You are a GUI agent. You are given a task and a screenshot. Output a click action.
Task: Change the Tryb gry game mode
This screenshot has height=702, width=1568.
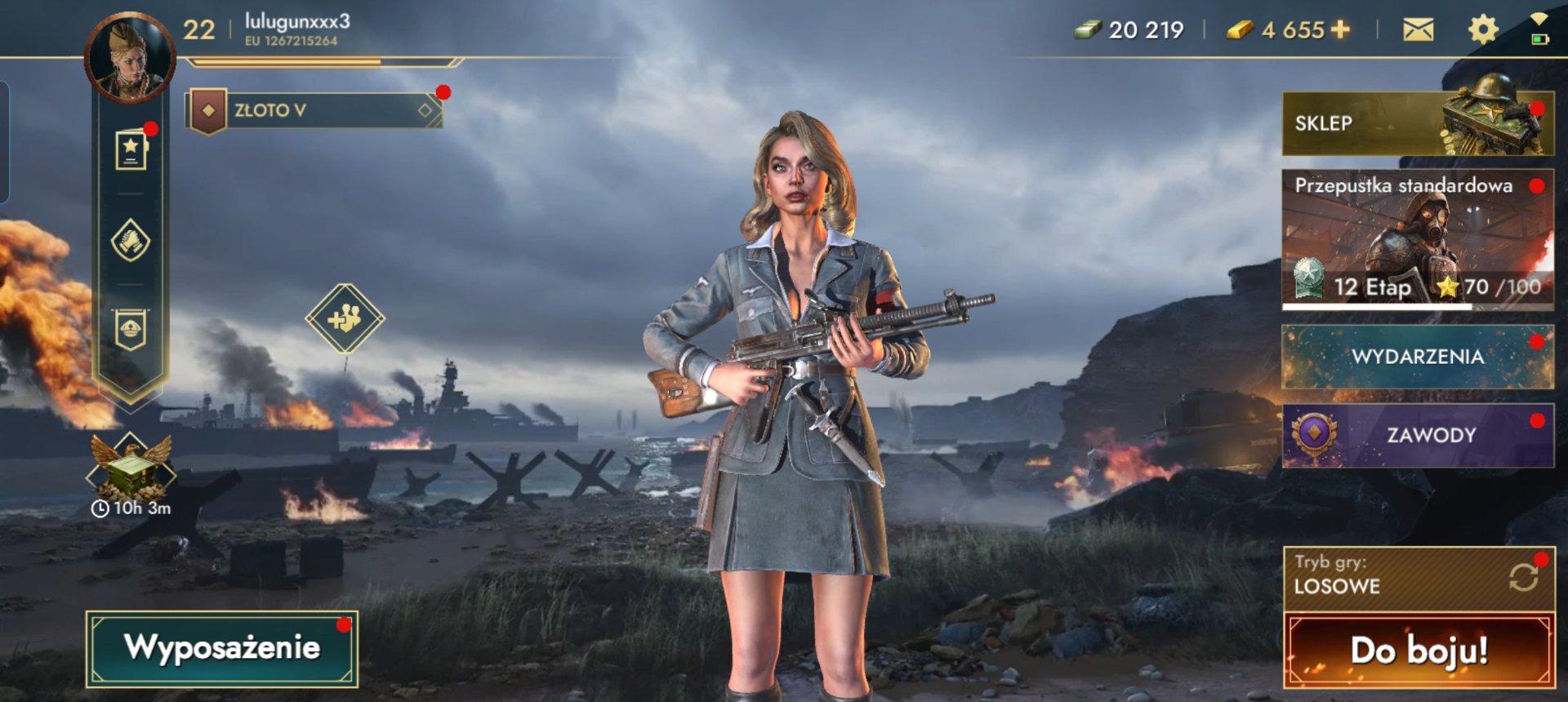[x=1419, y=578]
